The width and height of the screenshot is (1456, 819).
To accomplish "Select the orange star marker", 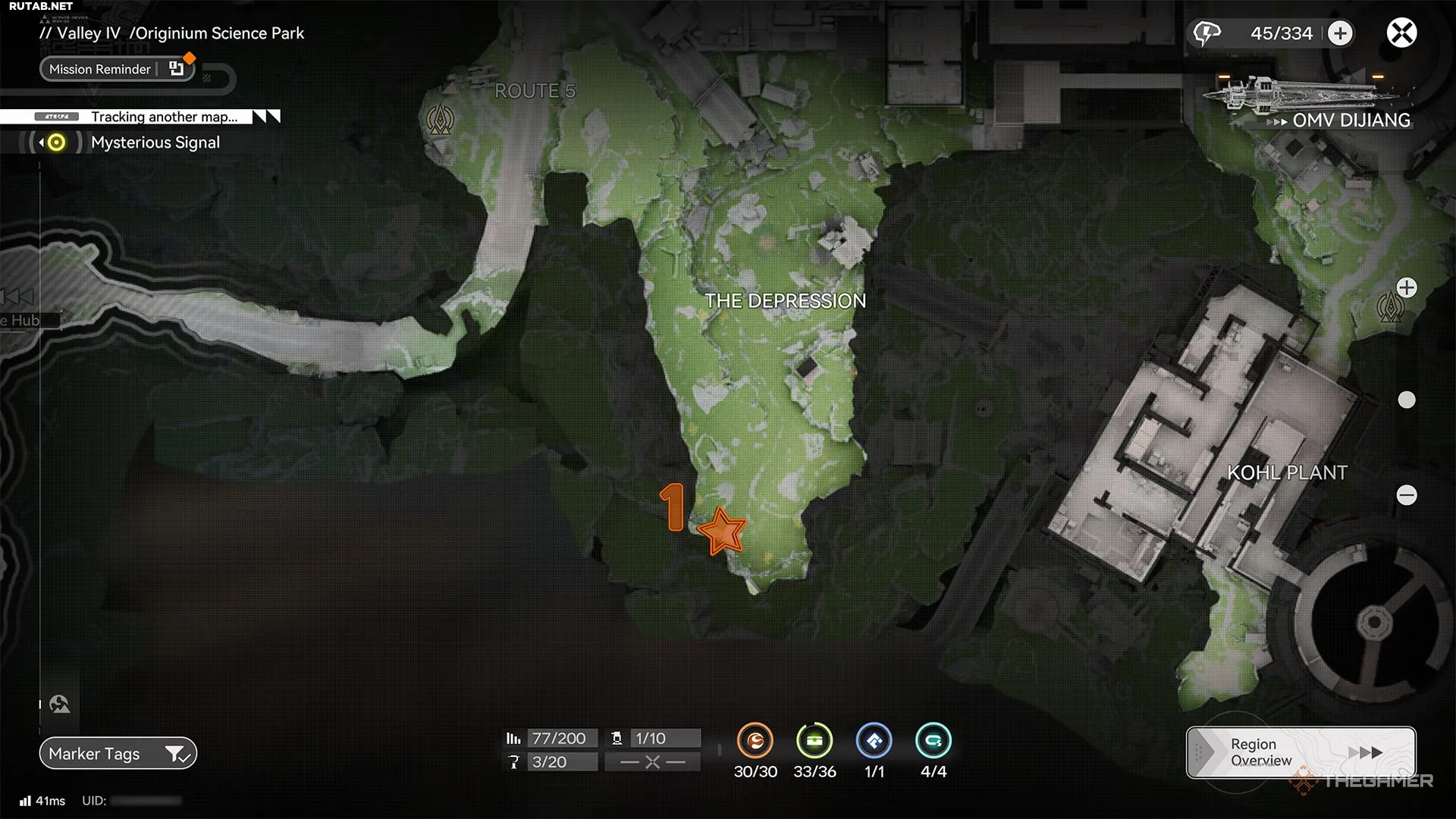I will (x=721, y=531).
